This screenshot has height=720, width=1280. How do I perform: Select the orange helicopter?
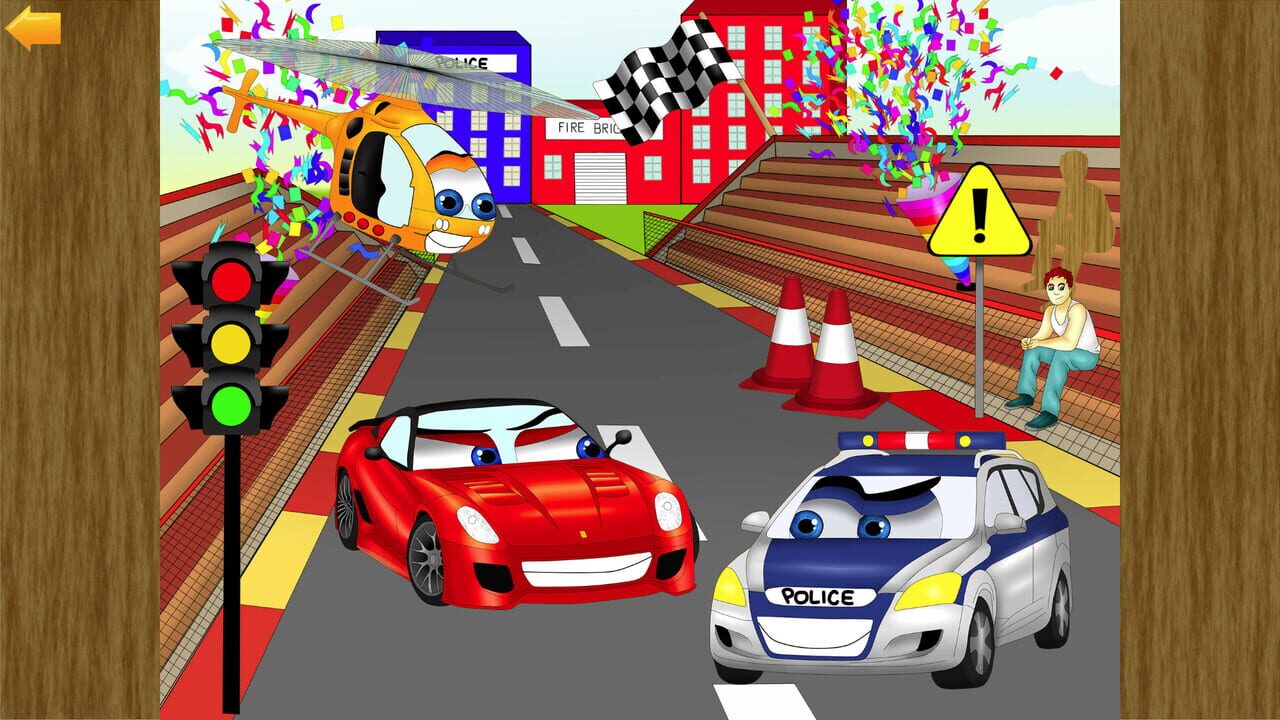point(400,185)
